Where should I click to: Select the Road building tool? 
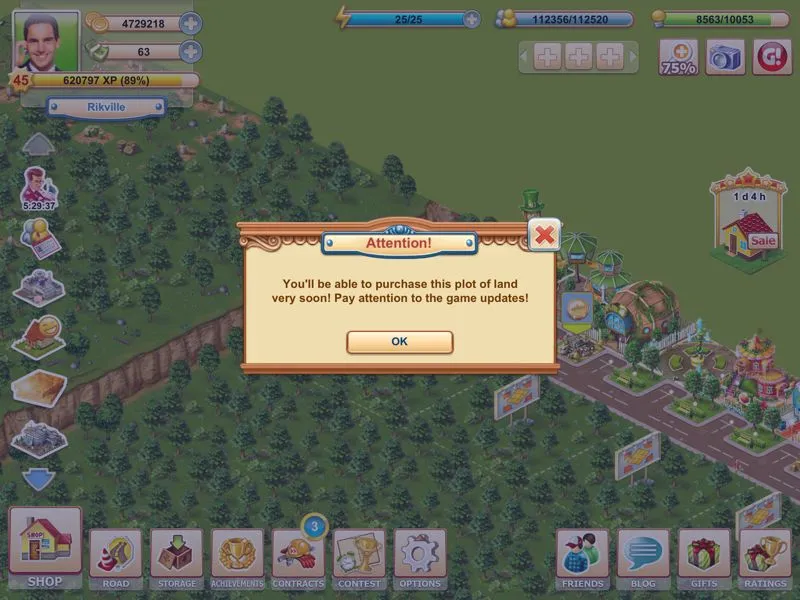point(115,557)
